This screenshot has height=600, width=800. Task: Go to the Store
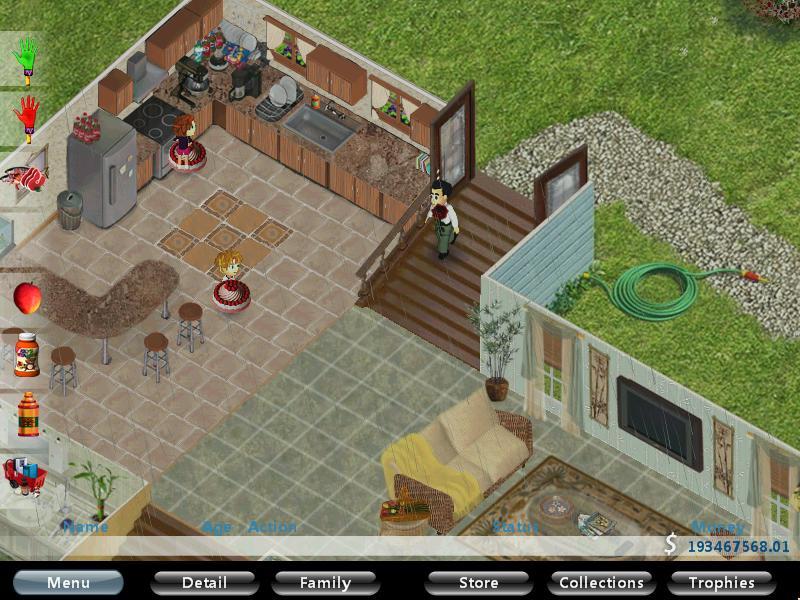(x=478, y=582)
